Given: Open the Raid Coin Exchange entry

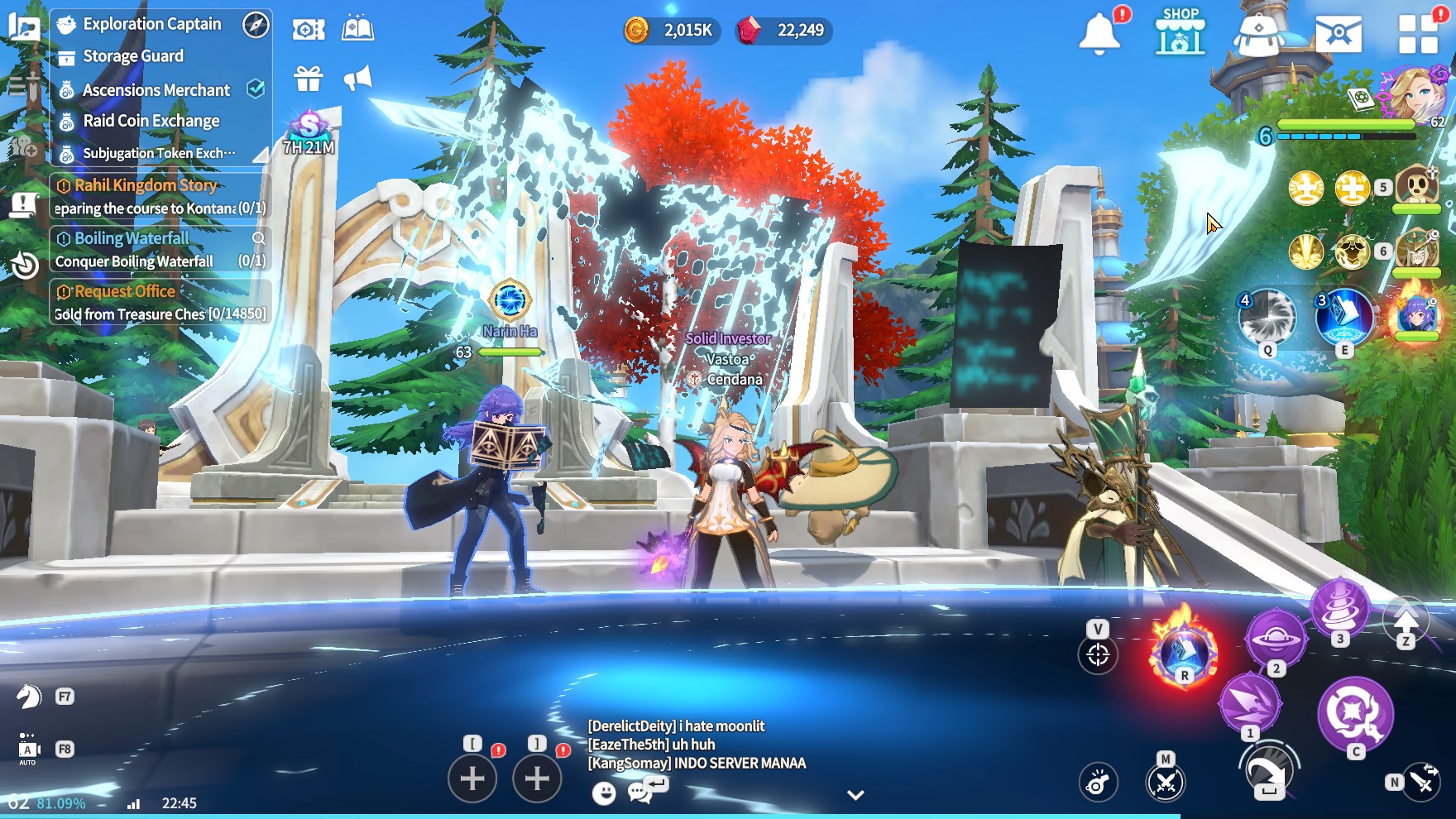Looking at the screenshot, I should coord(151,121).
